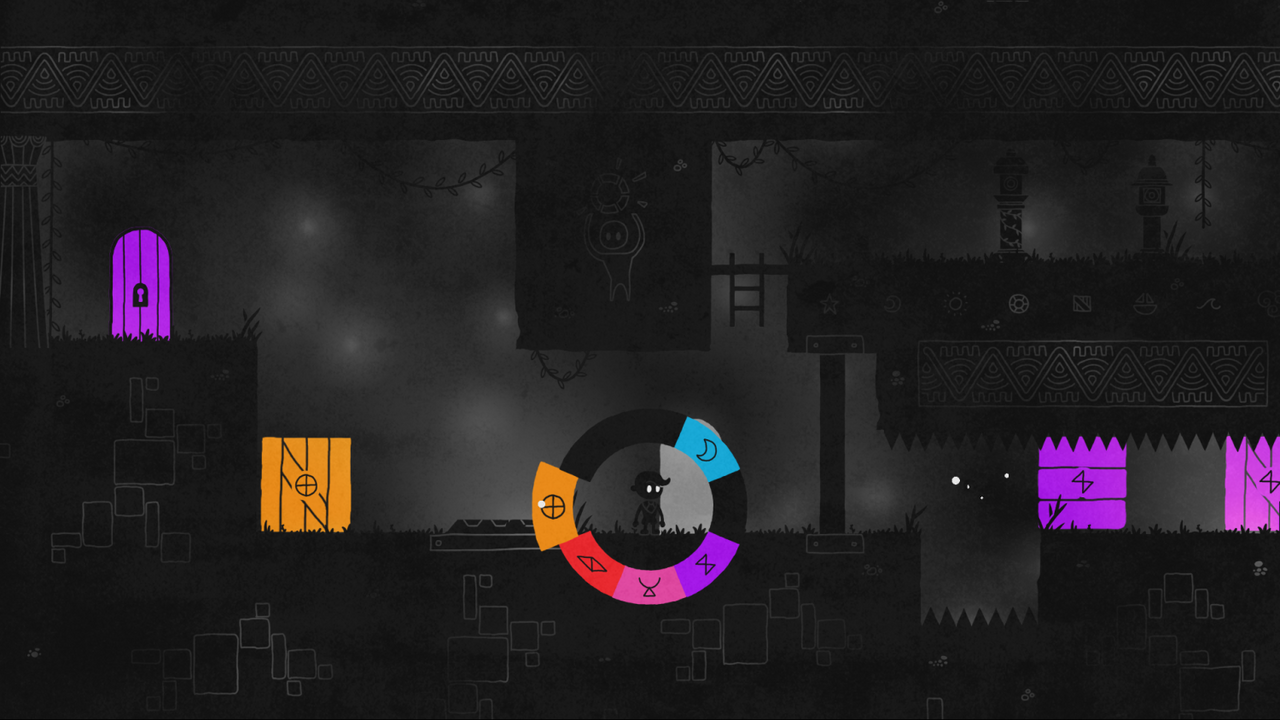The width and height of the screenshot is (1280, 720).
Task: Click the diagonal striped square wall glyph
Action: click(x=1080, y=303)
